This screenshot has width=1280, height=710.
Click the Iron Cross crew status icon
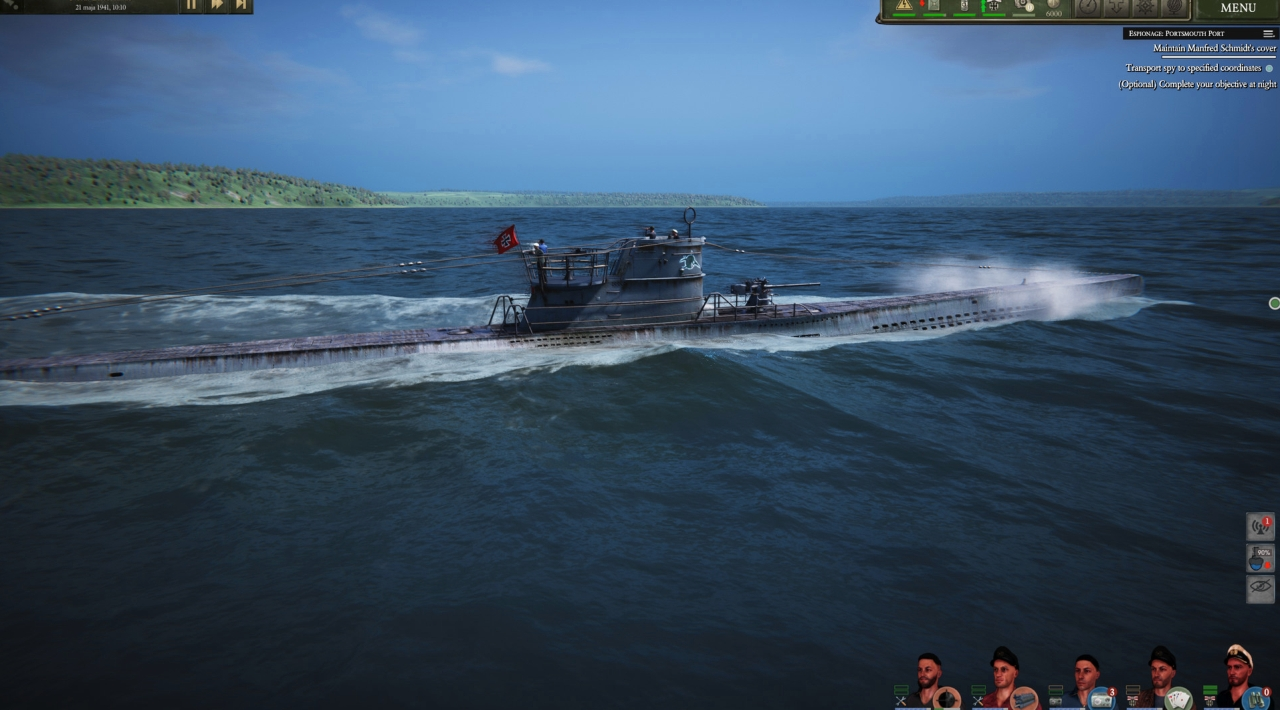tap(993, 6)
